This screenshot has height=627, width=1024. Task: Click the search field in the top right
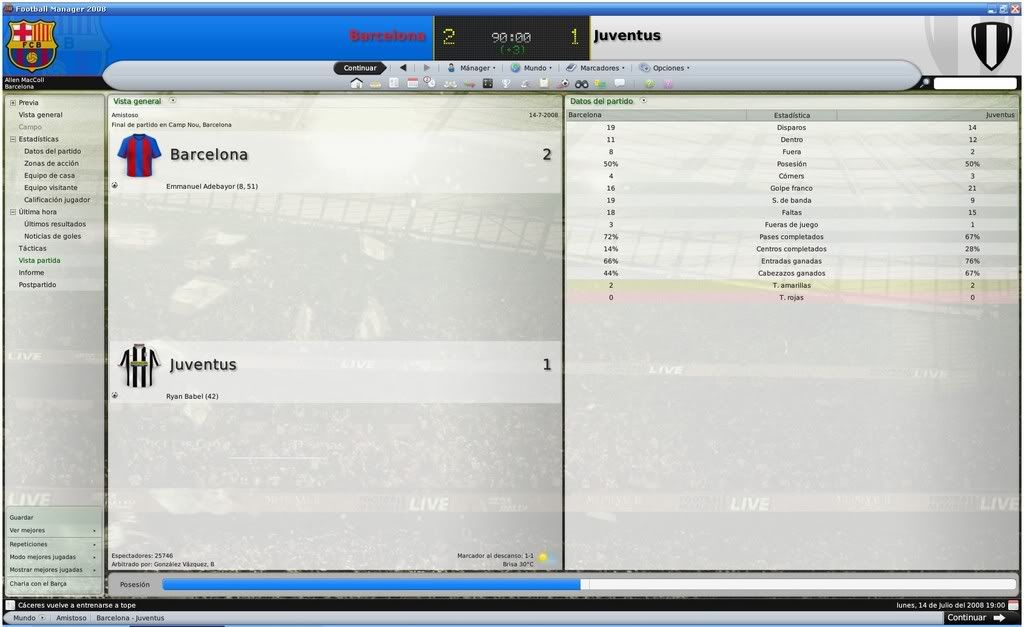coord(974,83)
